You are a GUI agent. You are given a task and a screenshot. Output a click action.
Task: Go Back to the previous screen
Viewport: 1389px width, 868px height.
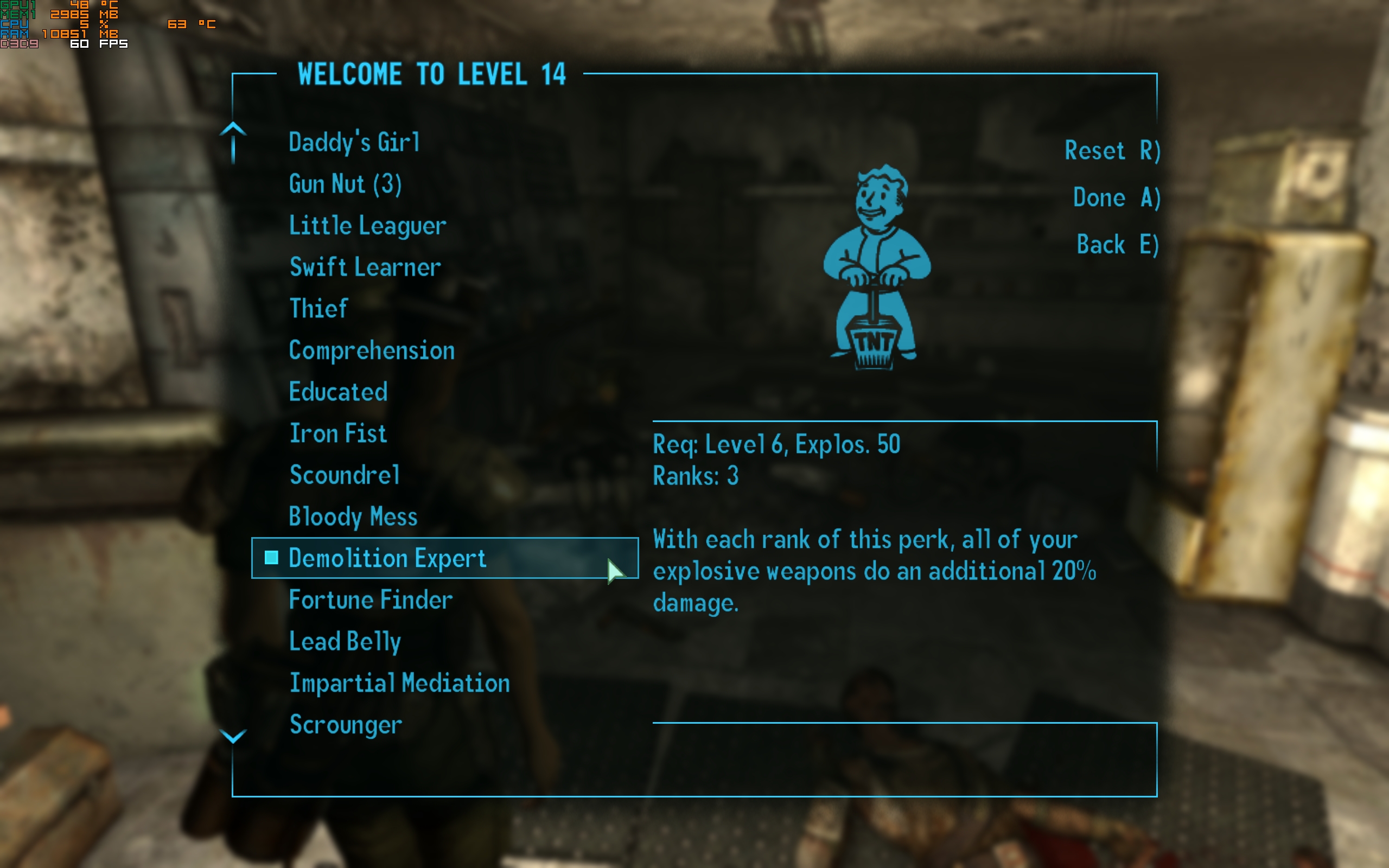pyautogui.click(x=1118, y=245)
